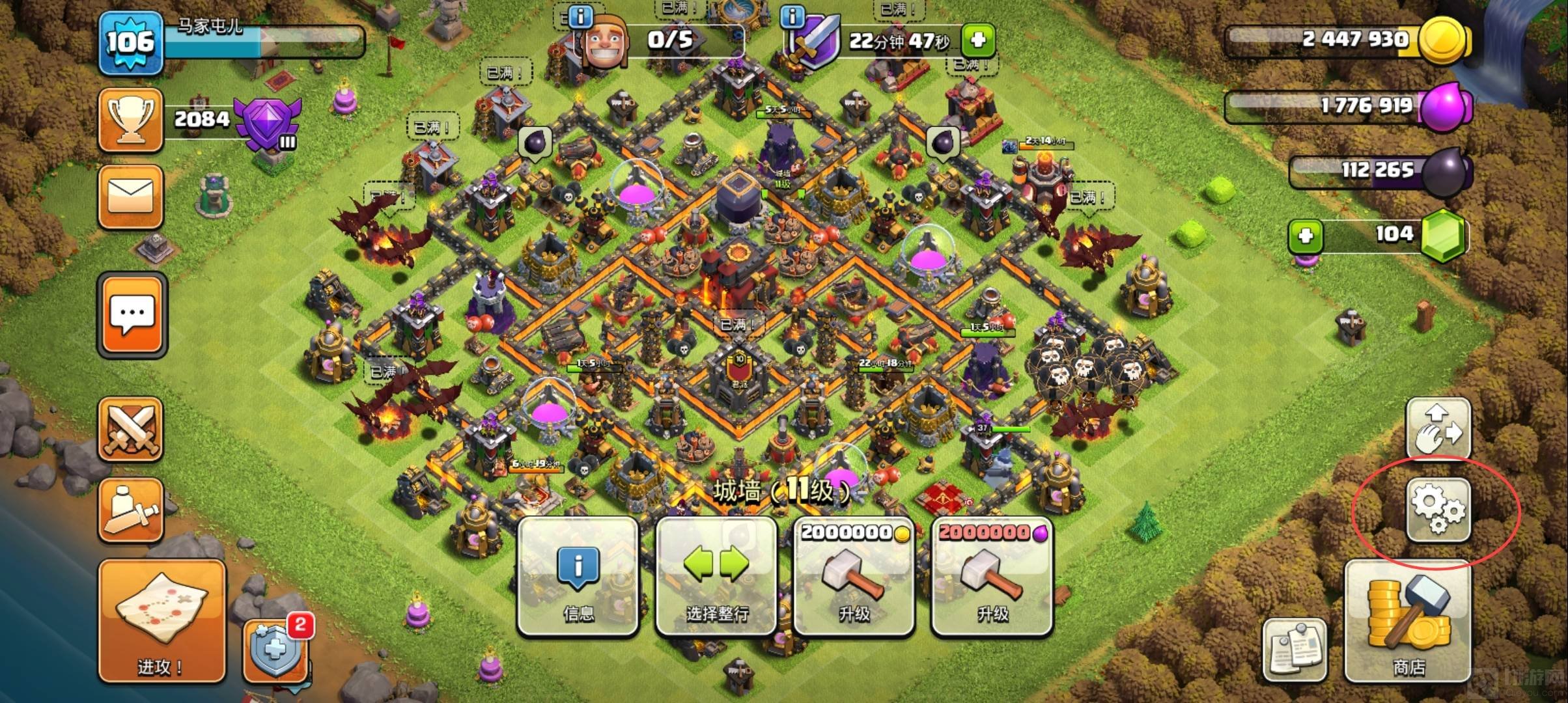Show builder info icon

pyautogui.click(x=580, y=16)
